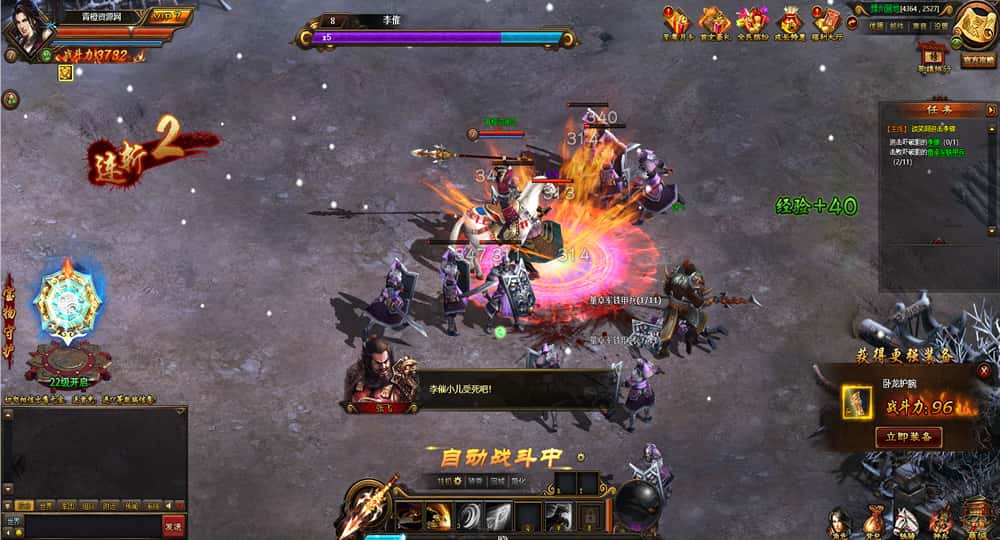Open the VIP badge panel
The height and width of the screenshot is (540, 1000).
click(x=169, y=16)
